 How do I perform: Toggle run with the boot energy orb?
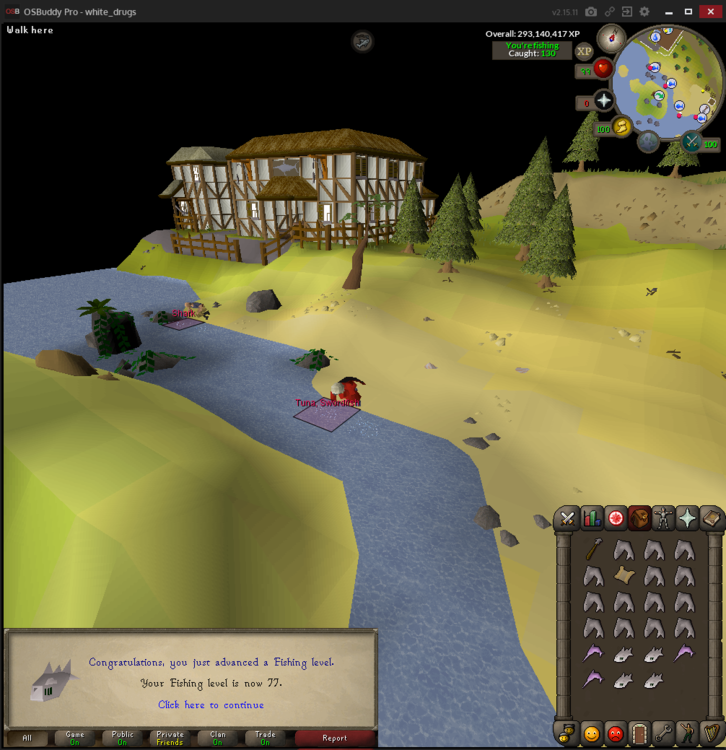click(621, 127)
